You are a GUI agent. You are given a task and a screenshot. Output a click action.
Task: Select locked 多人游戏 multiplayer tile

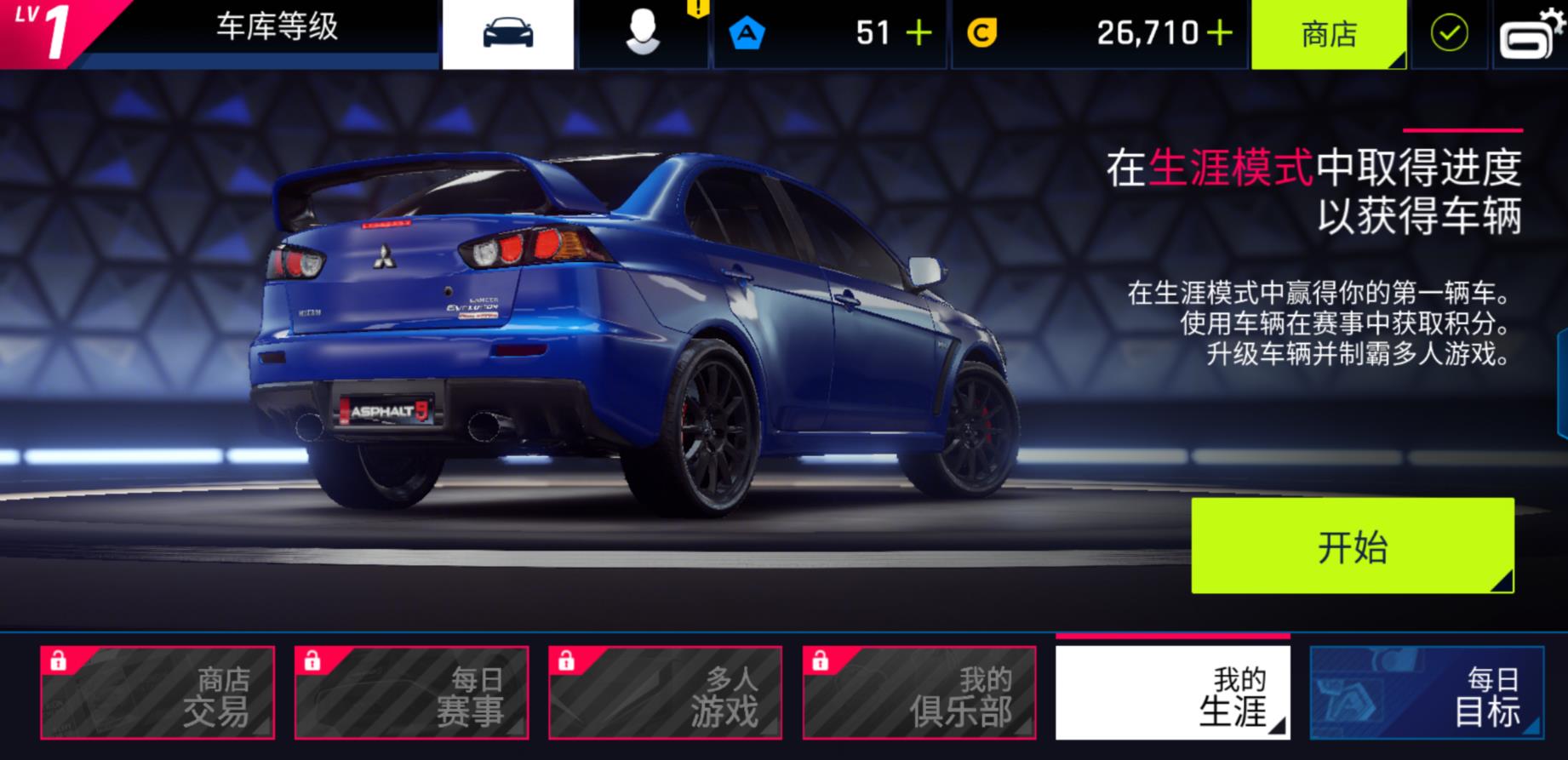pos(665,692)
